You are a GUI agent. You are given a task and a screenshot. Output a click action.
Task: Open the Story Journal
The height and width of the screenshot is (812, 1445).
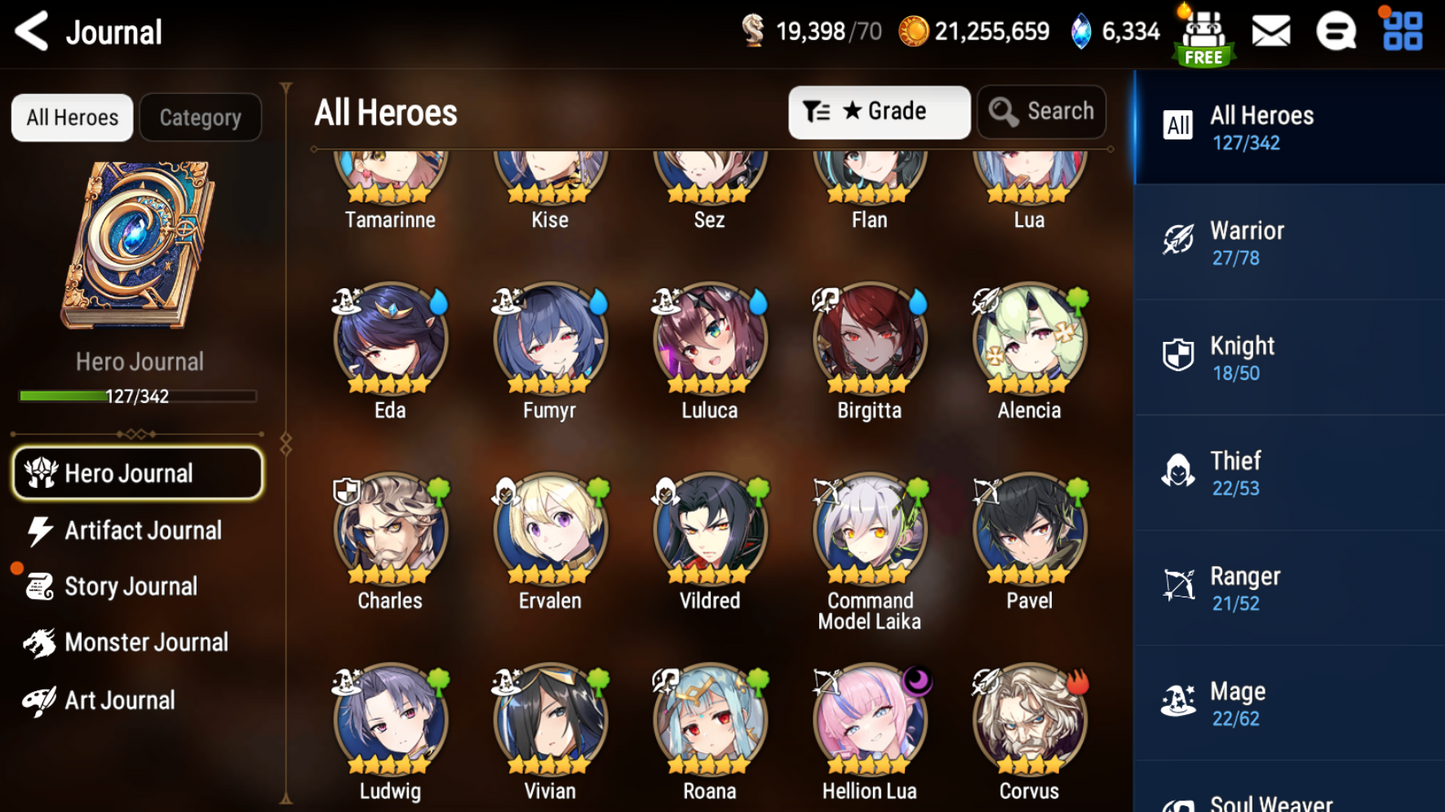130,587
